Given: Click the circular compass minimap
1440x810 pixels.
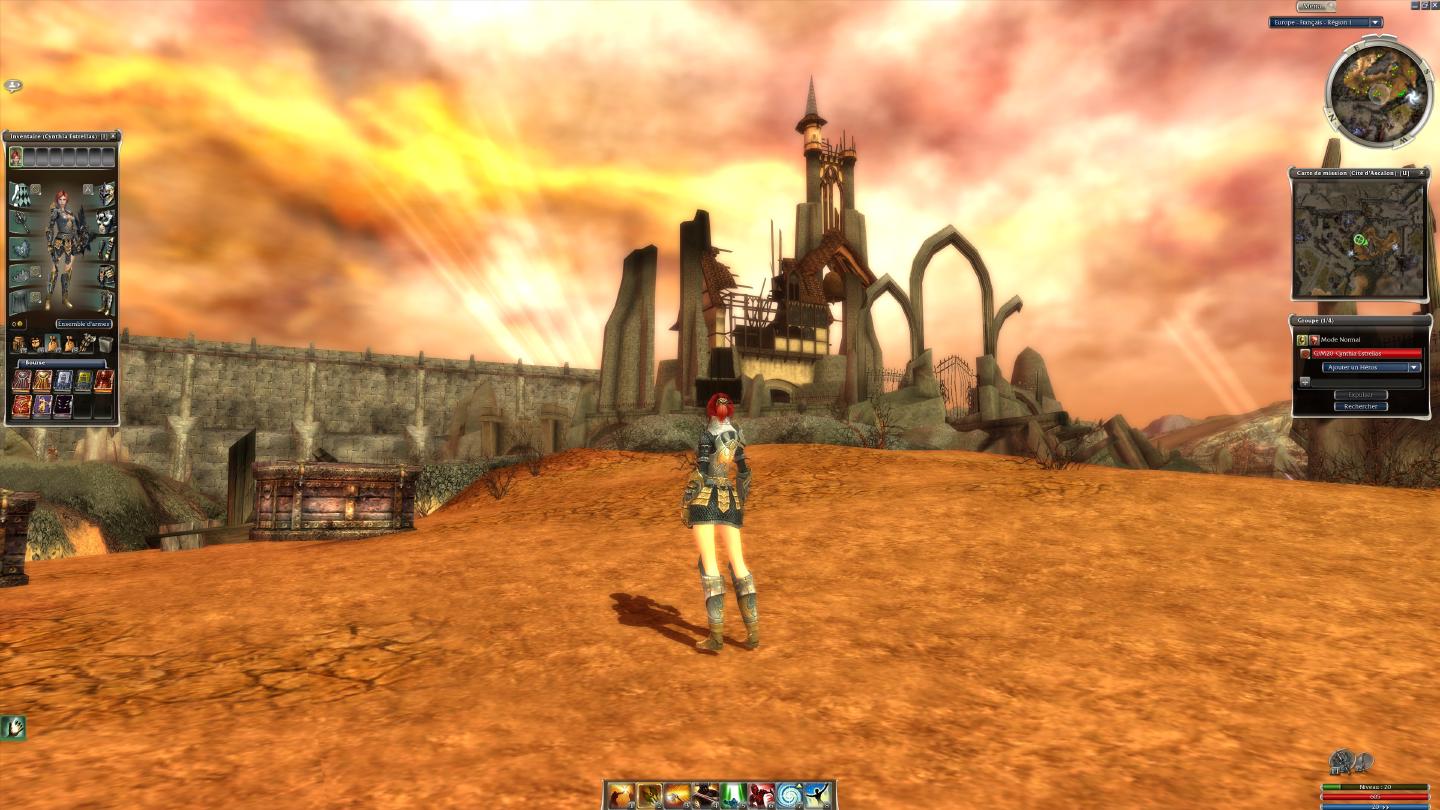Looking at the screenshot, I should 1379,94.
